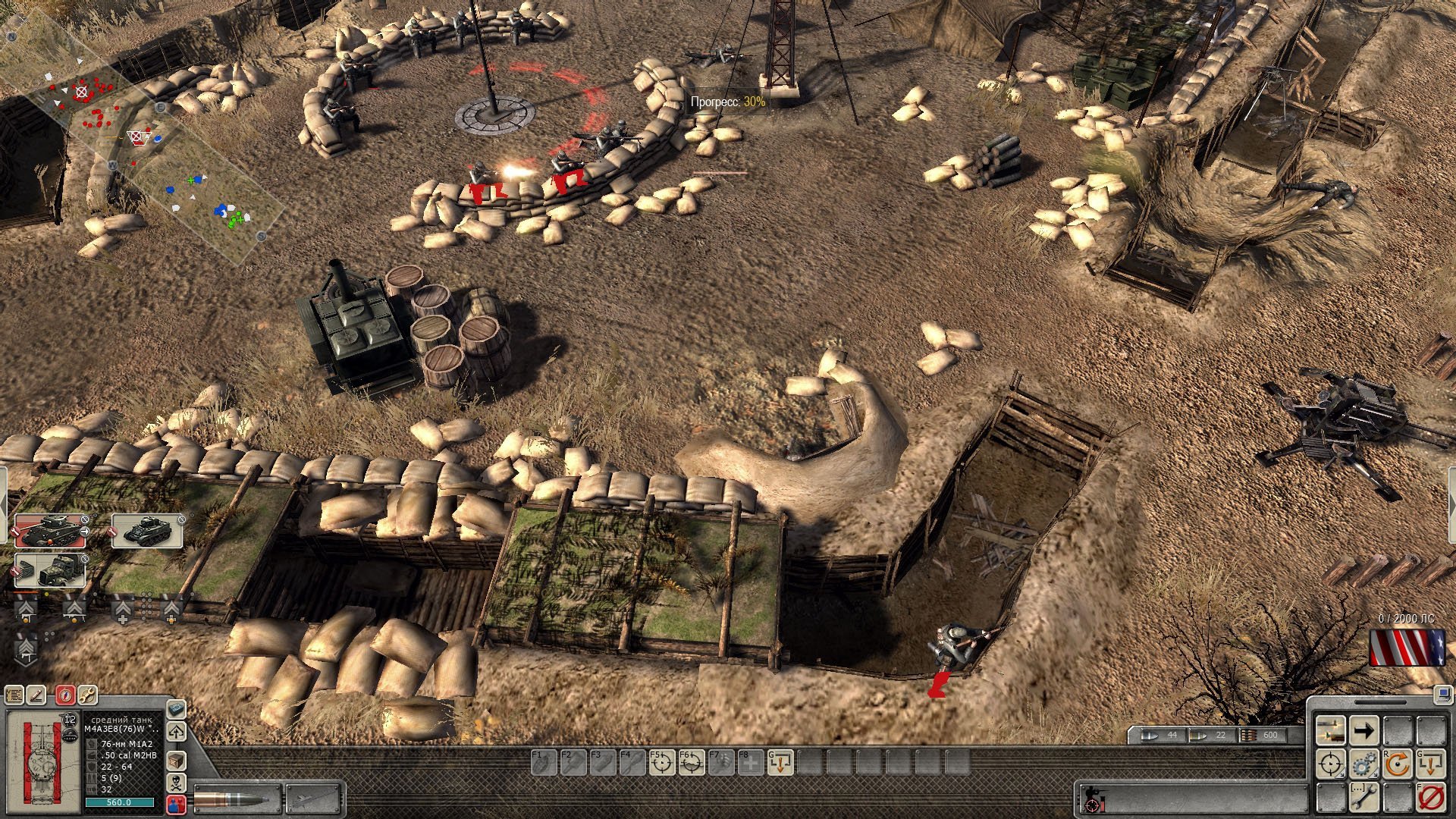This screenshot has height=819, width=1456.
Task: Select the light tank unit card
Action: click(147, 532)
